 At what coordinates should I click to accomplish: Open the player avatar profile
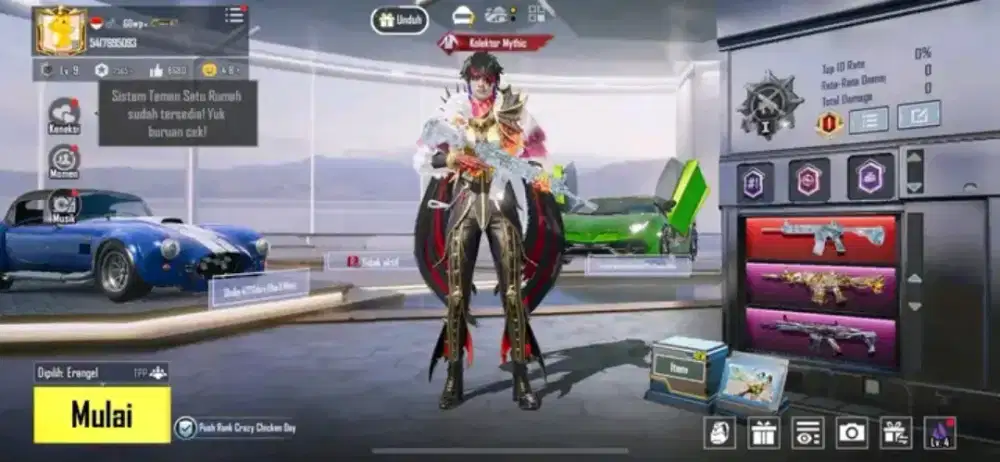(x=60, y=30)
